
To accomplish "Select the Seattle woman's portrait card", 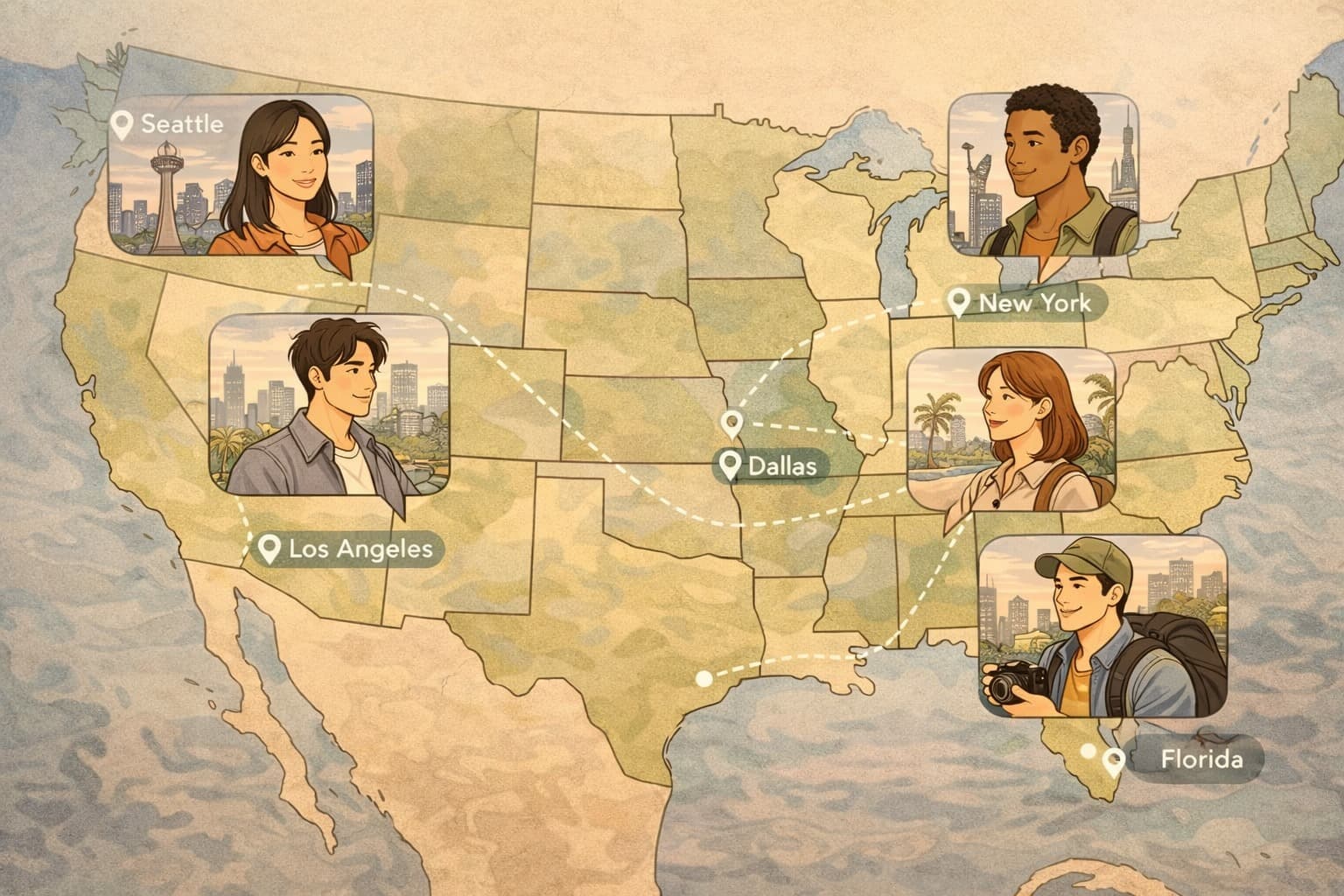I will pos(241,175).
